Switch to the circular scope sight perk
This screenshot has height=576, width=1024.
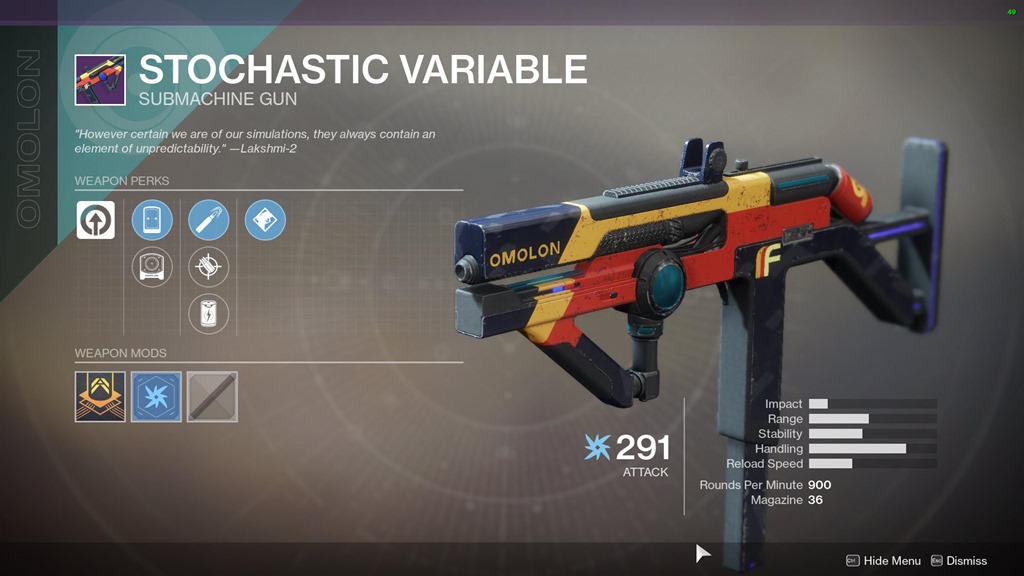pos(152,267)
